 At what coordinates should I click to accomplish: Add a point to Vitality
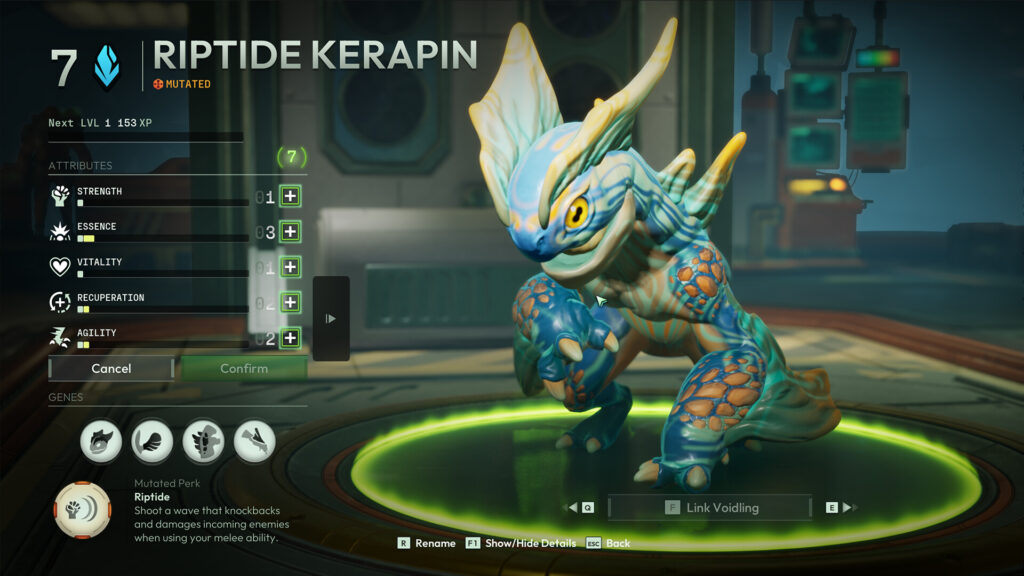290,267
